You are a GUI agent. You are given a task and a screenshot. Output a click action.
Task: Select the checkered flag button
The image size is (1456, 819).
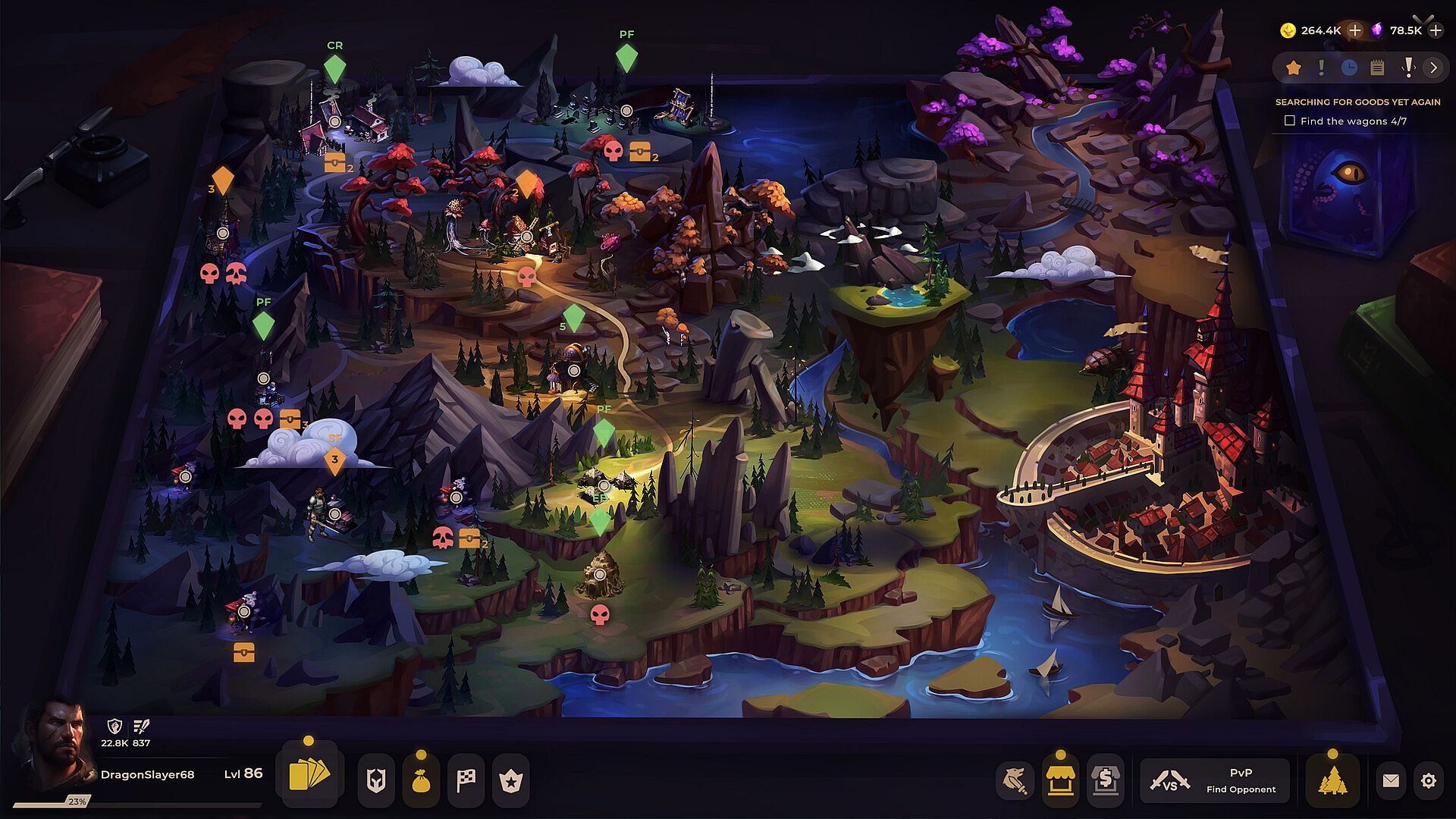(x=466, y=780)
